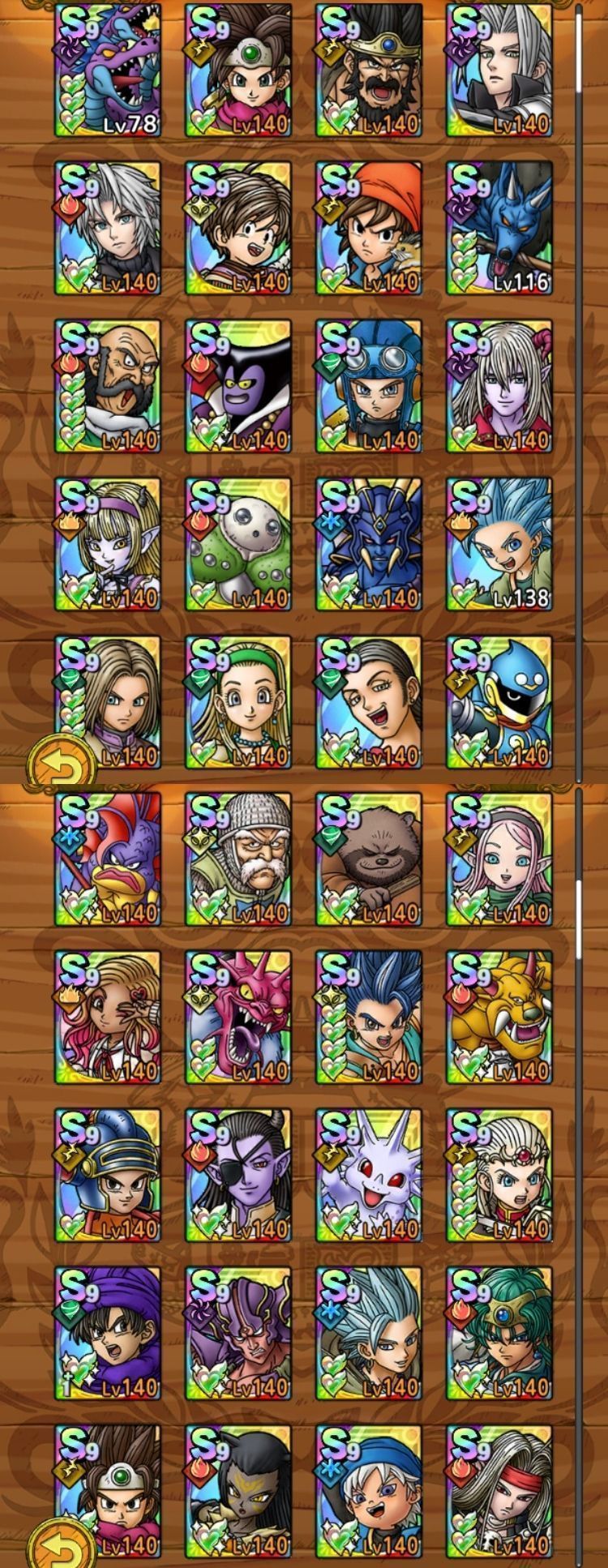Image resolution: width=608 pixels, height=1568 pixels.
Task: Open the old chainmail knight card
Action: (238, 860)
